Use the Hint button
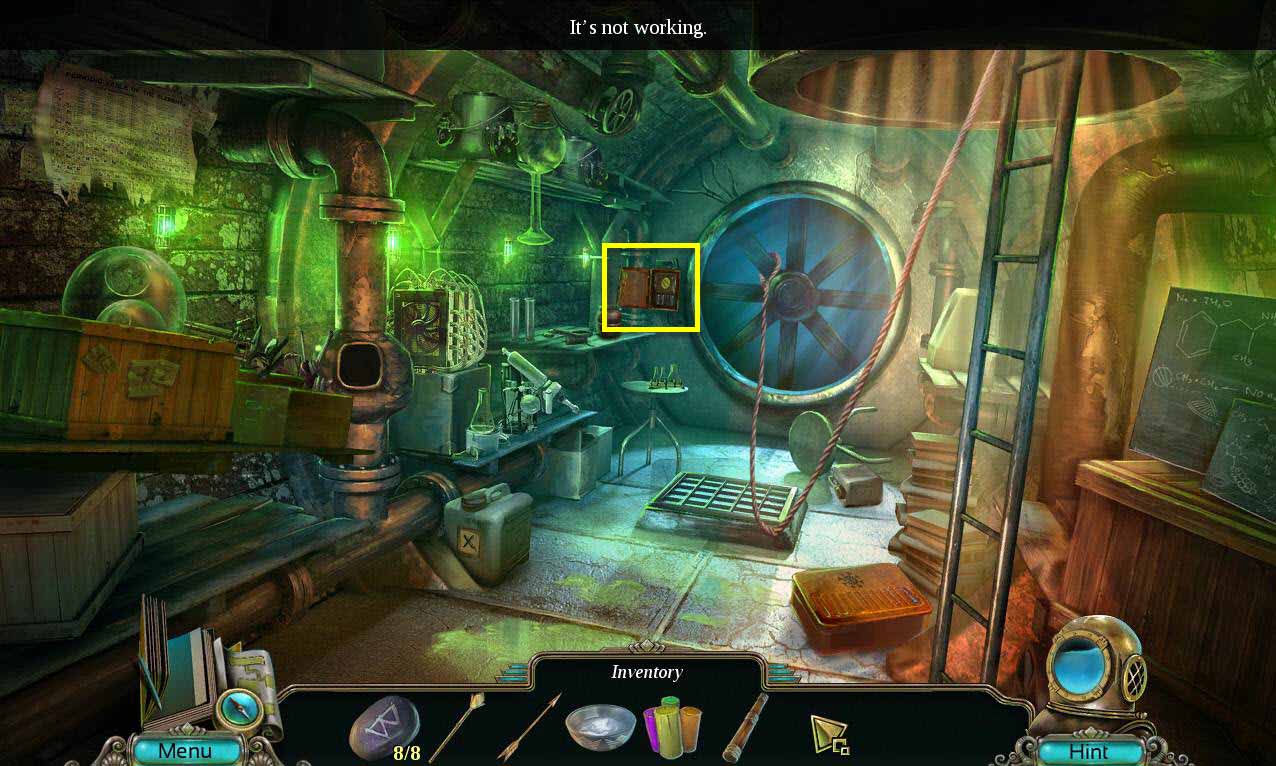Viewport: 1276px width, 766px height. click(1088, 751)
